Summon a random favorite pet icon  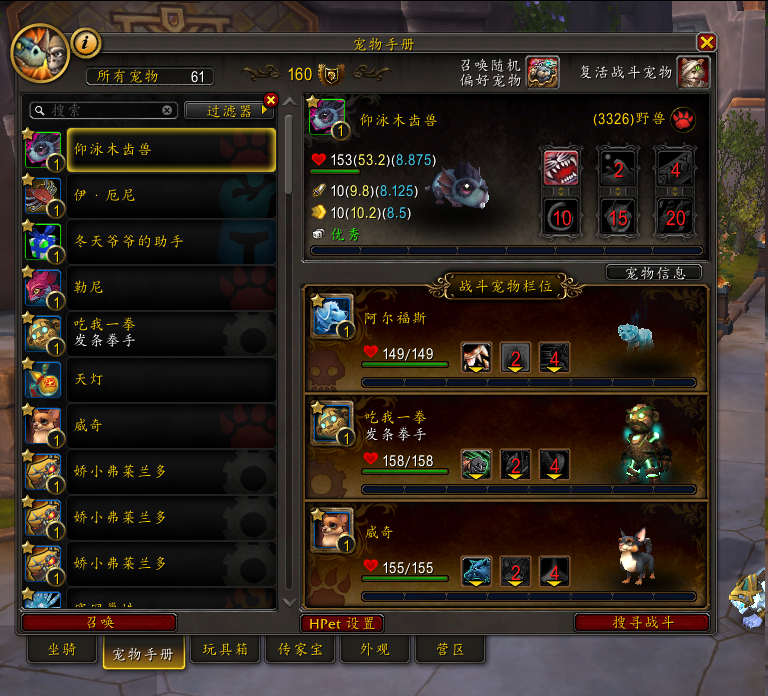pos(542,73)
